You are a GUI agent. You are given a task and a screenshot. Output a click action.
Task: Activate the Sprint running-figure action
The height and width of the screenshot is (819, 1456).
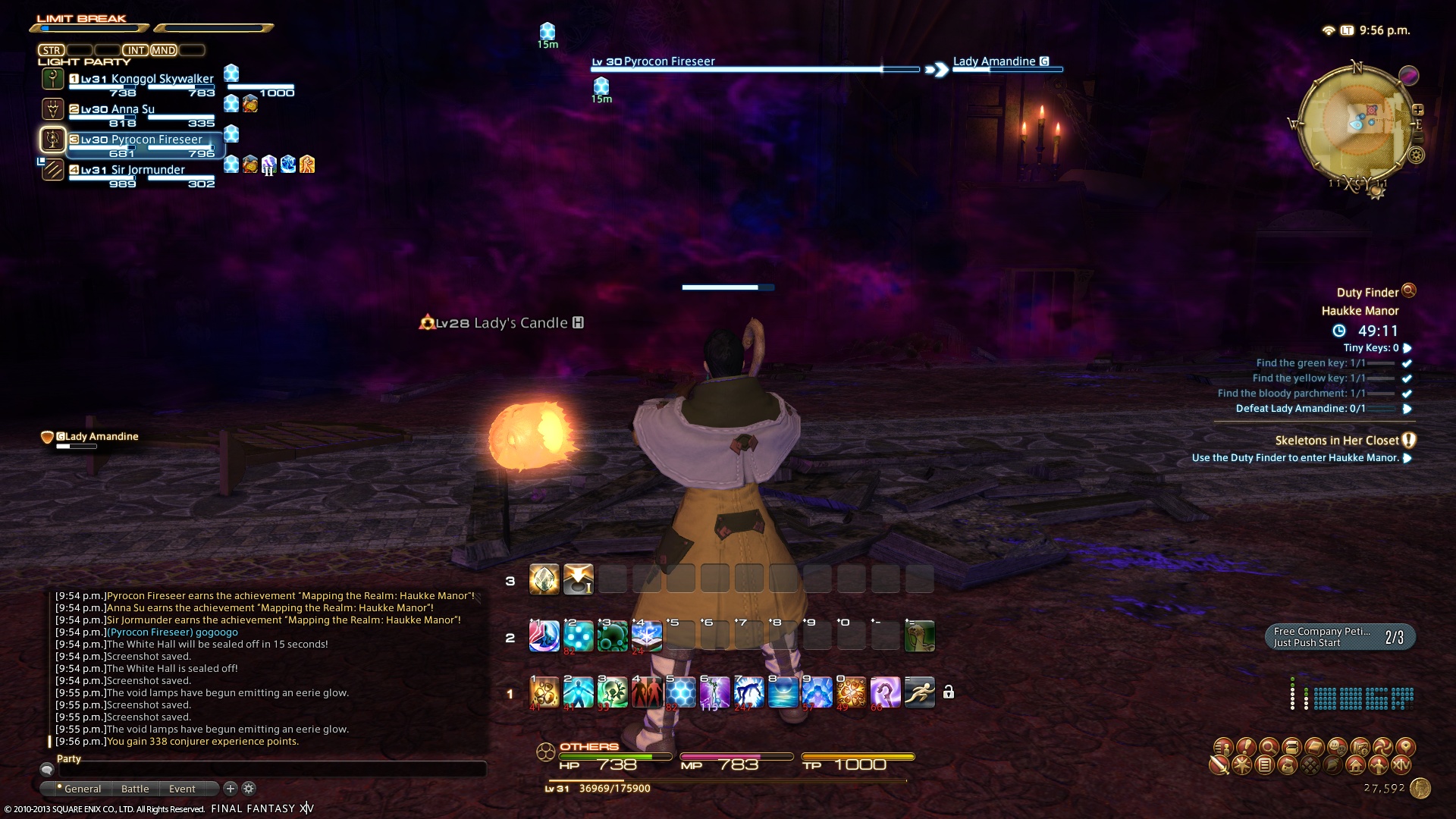(919, 692)
